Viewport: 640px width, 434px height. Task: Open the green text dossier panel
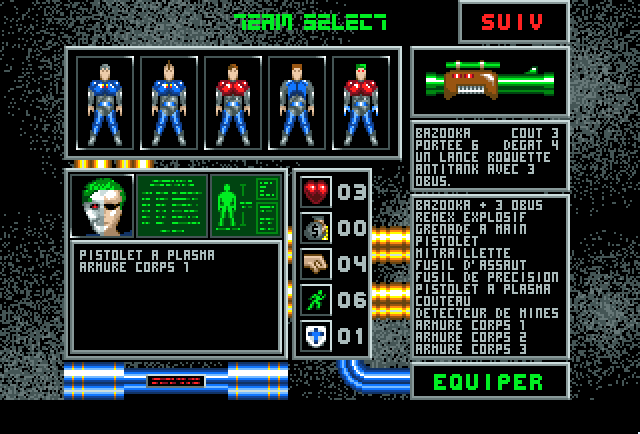tap(172, 206)
